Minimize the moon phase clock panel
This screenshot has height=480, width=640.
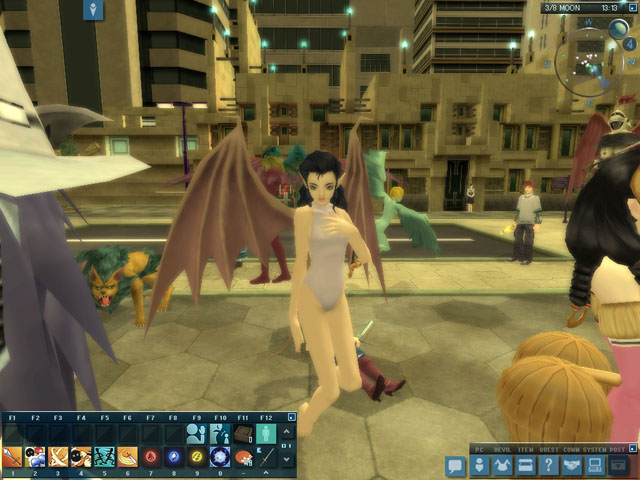[633, 7]
